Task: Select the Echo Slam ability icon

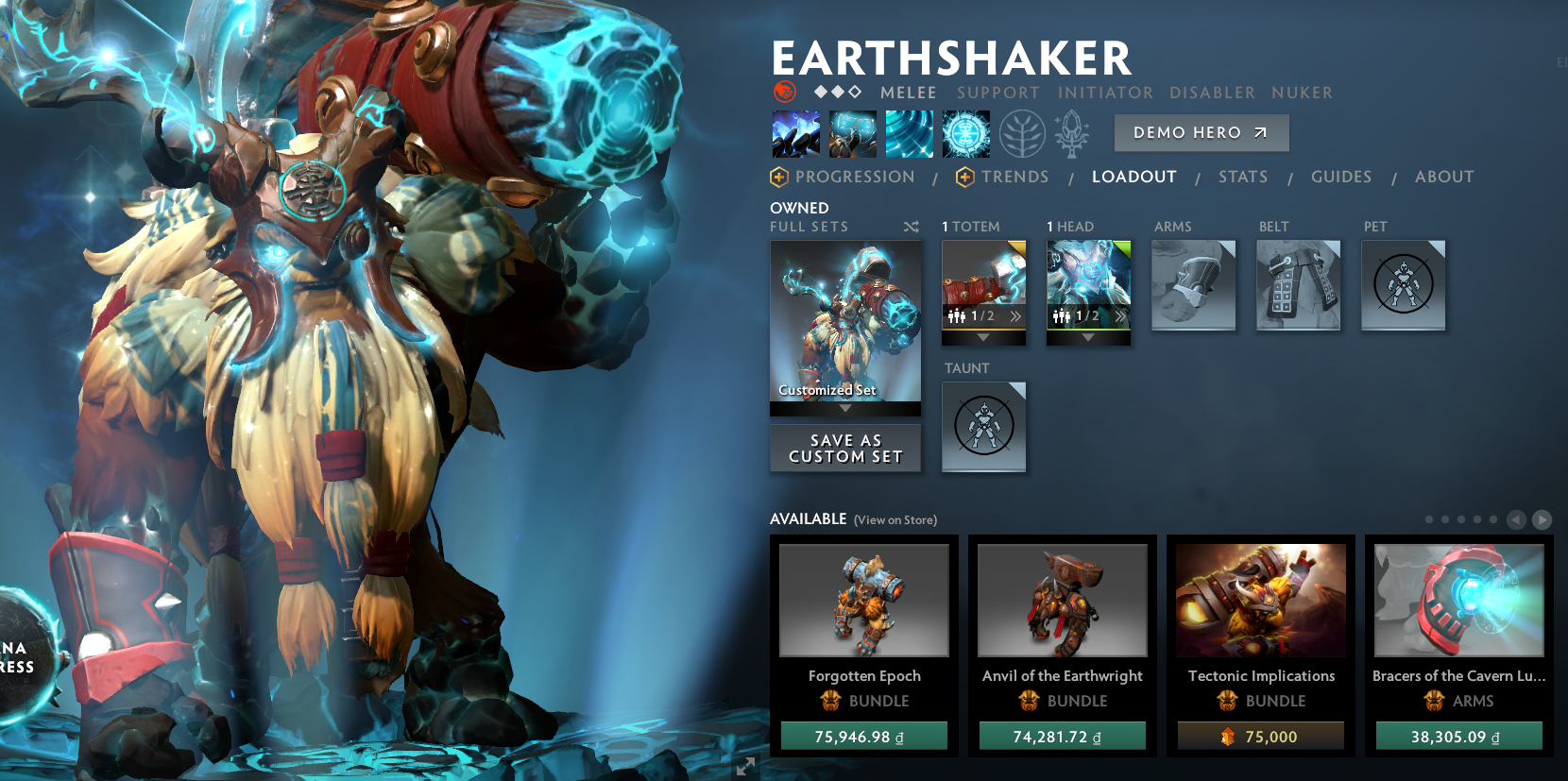Action: pos(965,133)
